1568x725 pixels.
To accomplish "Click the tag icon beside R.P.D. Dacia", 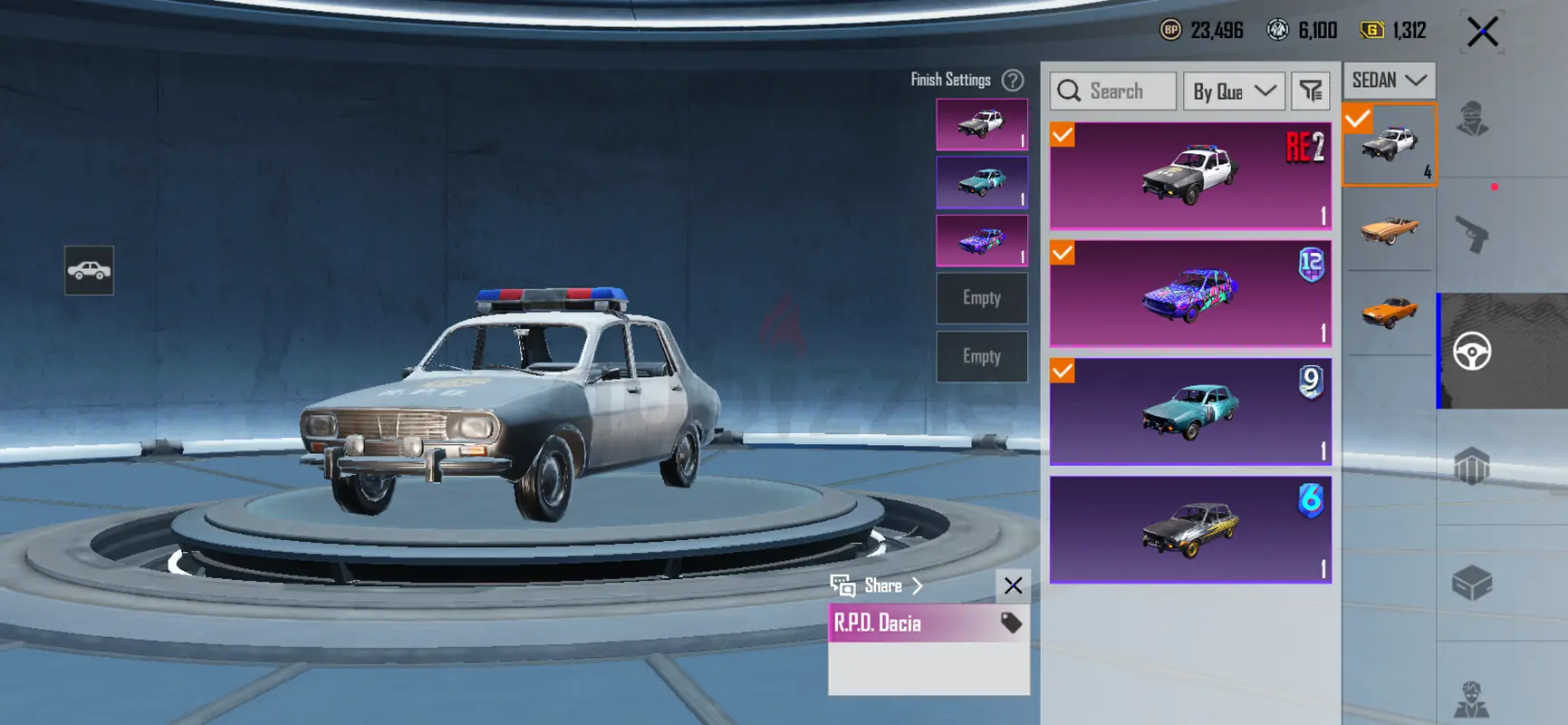I will pos(1011,623).
